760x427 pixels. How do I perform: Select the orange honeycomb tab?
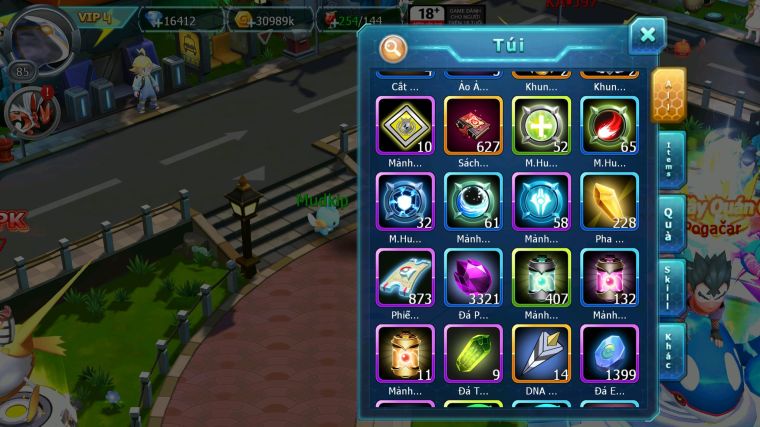click(x=668, y=94)
